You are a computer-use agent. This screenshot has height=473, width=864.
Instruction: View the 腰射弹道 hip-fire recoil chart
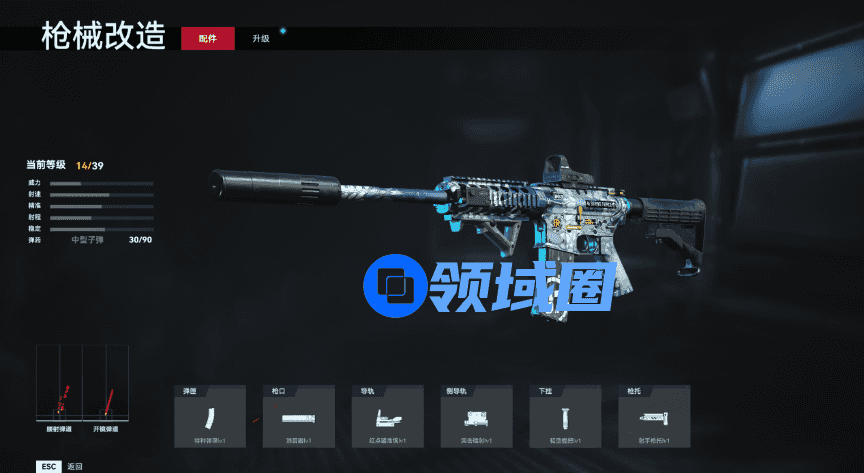click(x=59, y=383)
